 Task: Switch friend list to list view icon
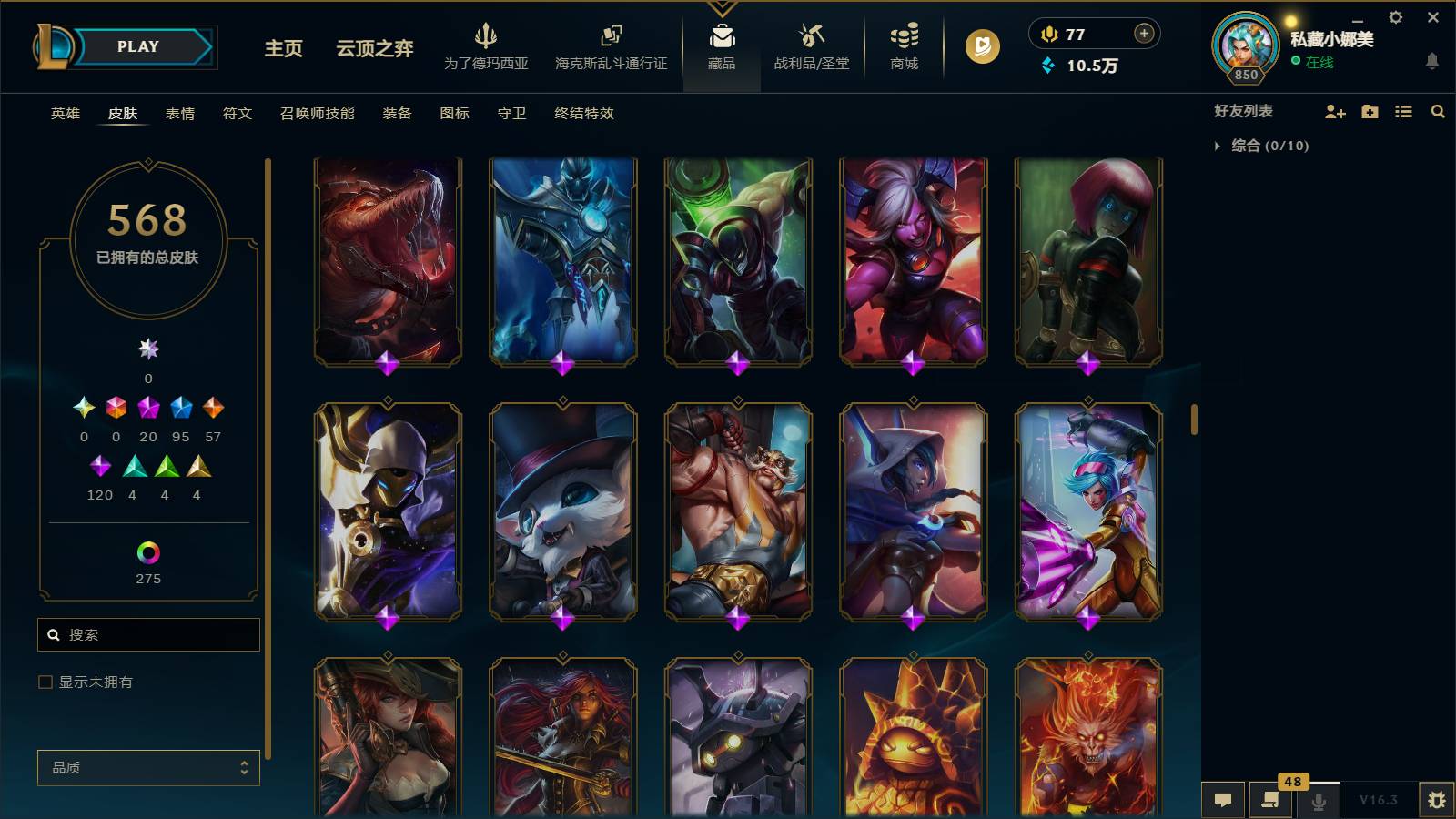[x=1404, y=111]
